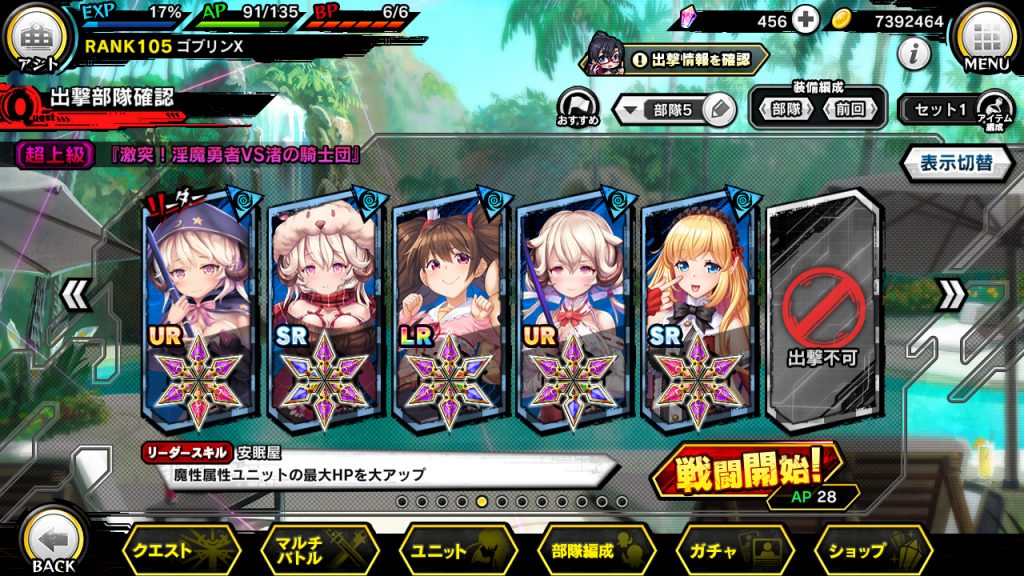Select the 部隊 equipment formation button
Viewport: 1024px width, 576px height.
(x=785, y=110)
